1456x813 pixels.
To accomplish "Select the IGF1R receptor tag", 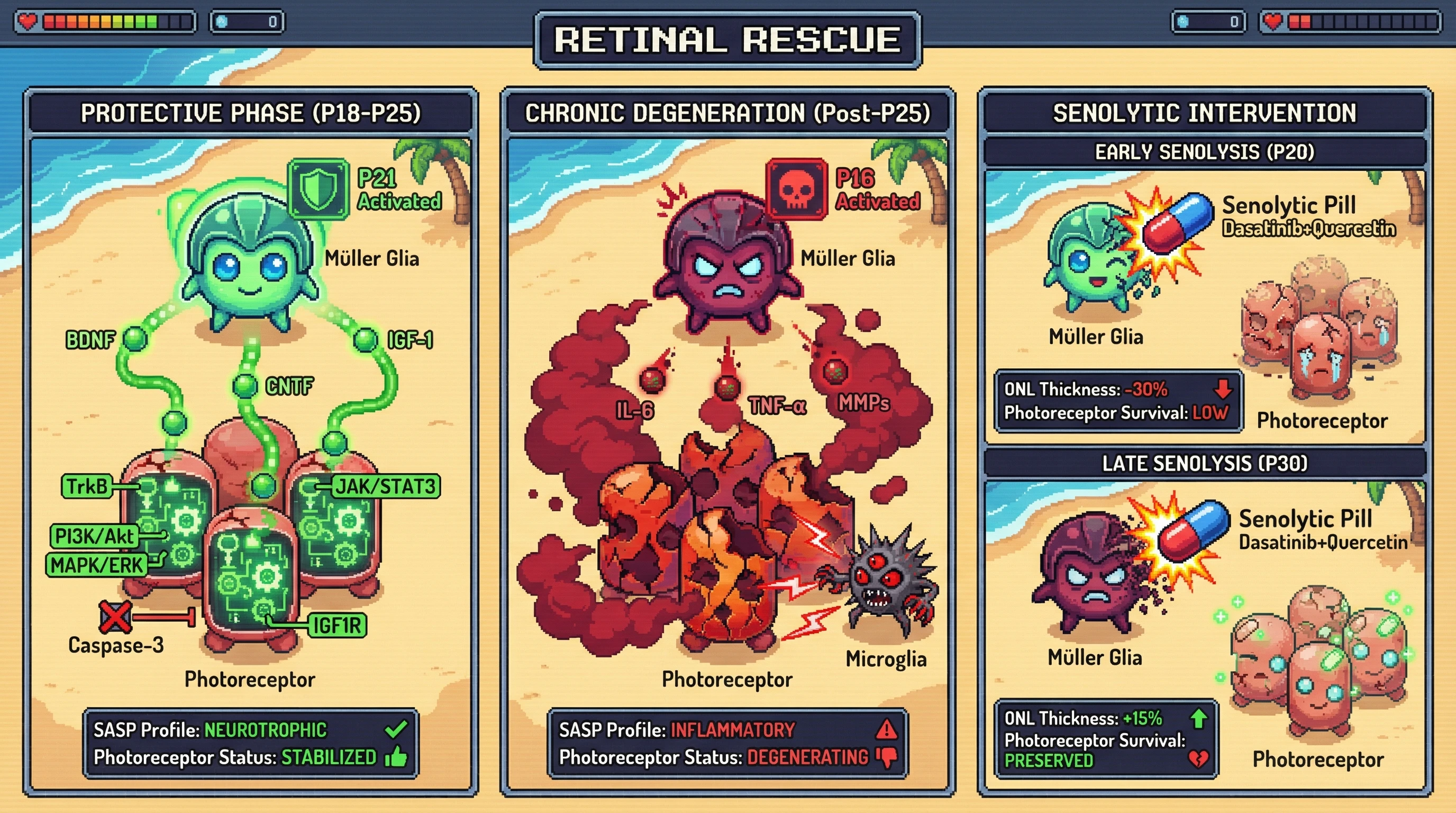I will click(x=338, y=625).
